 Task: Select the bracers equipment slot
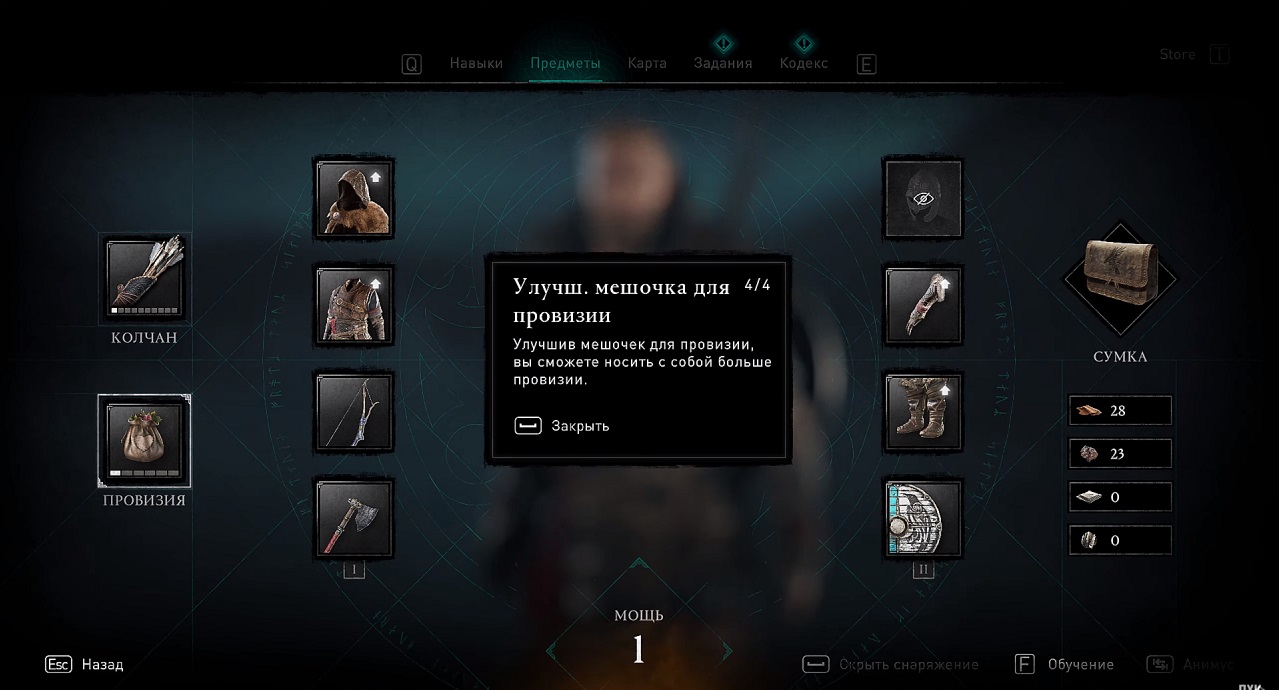923,305
